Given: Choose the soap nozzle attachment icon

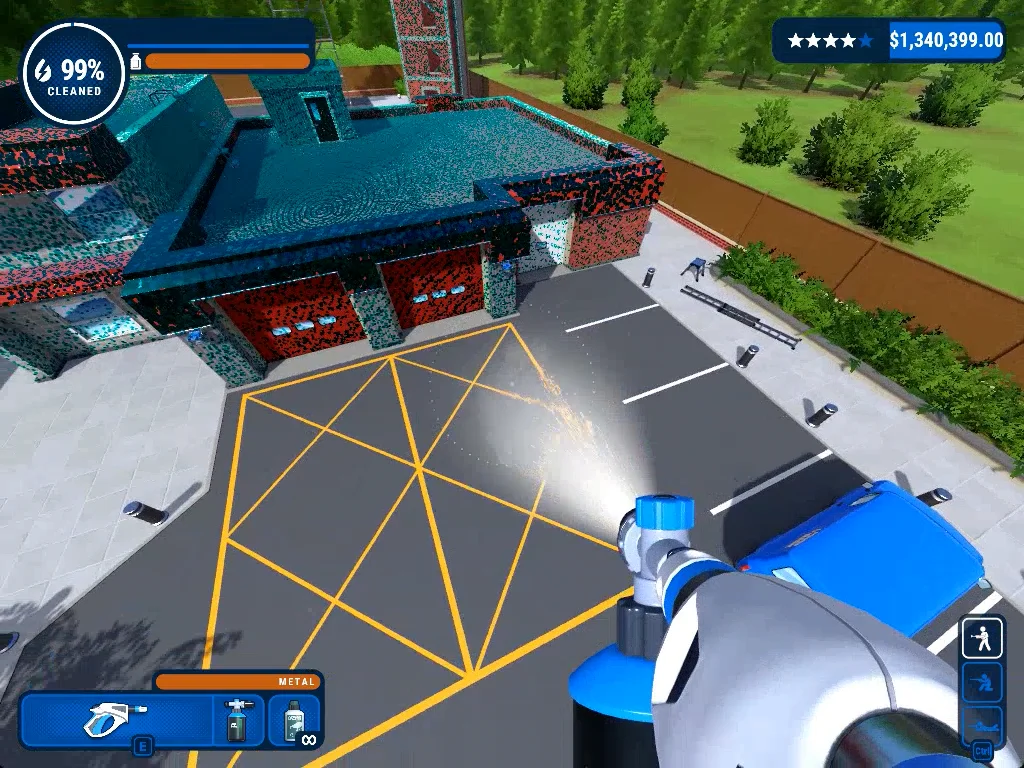Looking at the screenshot, I should (x=238, y=720).
